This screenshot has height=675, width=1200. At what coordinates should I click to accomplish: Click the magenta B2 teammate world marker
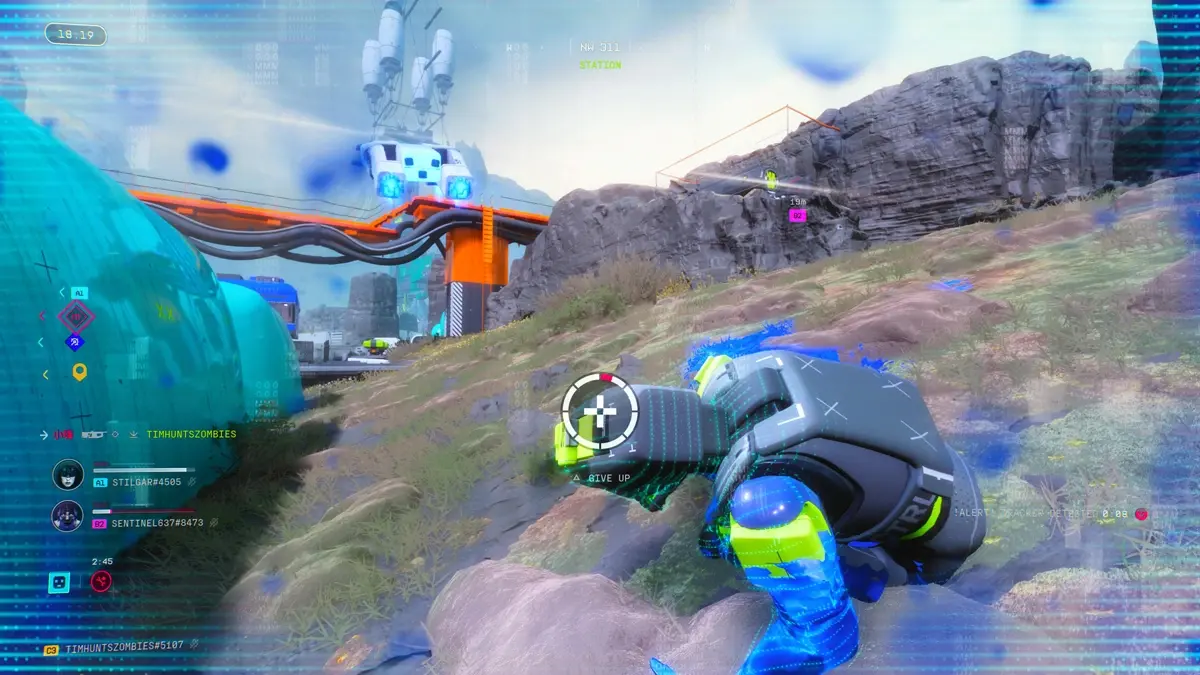[797, 215]
